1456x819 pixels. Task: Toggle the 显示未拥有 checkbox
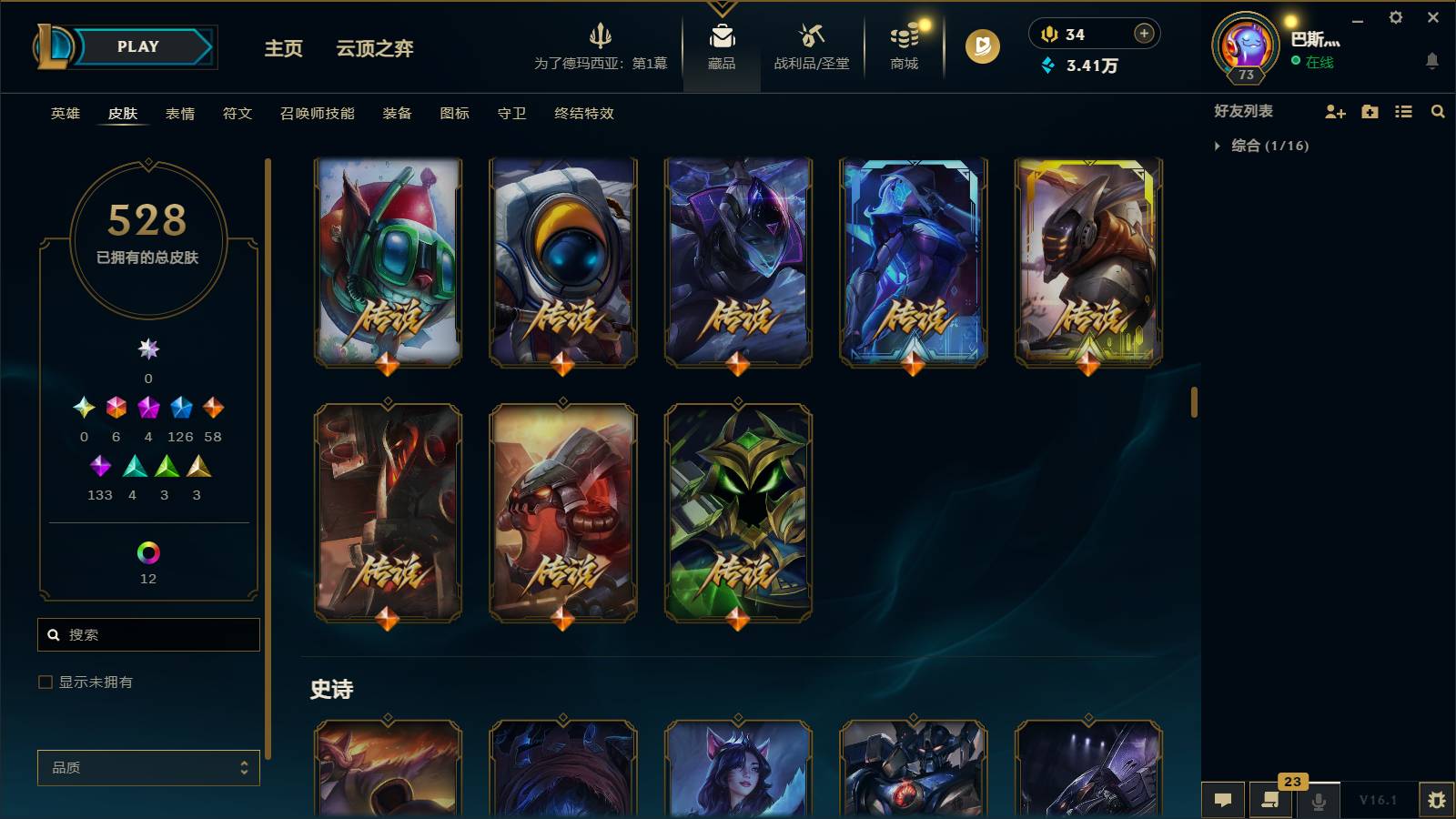[44, 681]
